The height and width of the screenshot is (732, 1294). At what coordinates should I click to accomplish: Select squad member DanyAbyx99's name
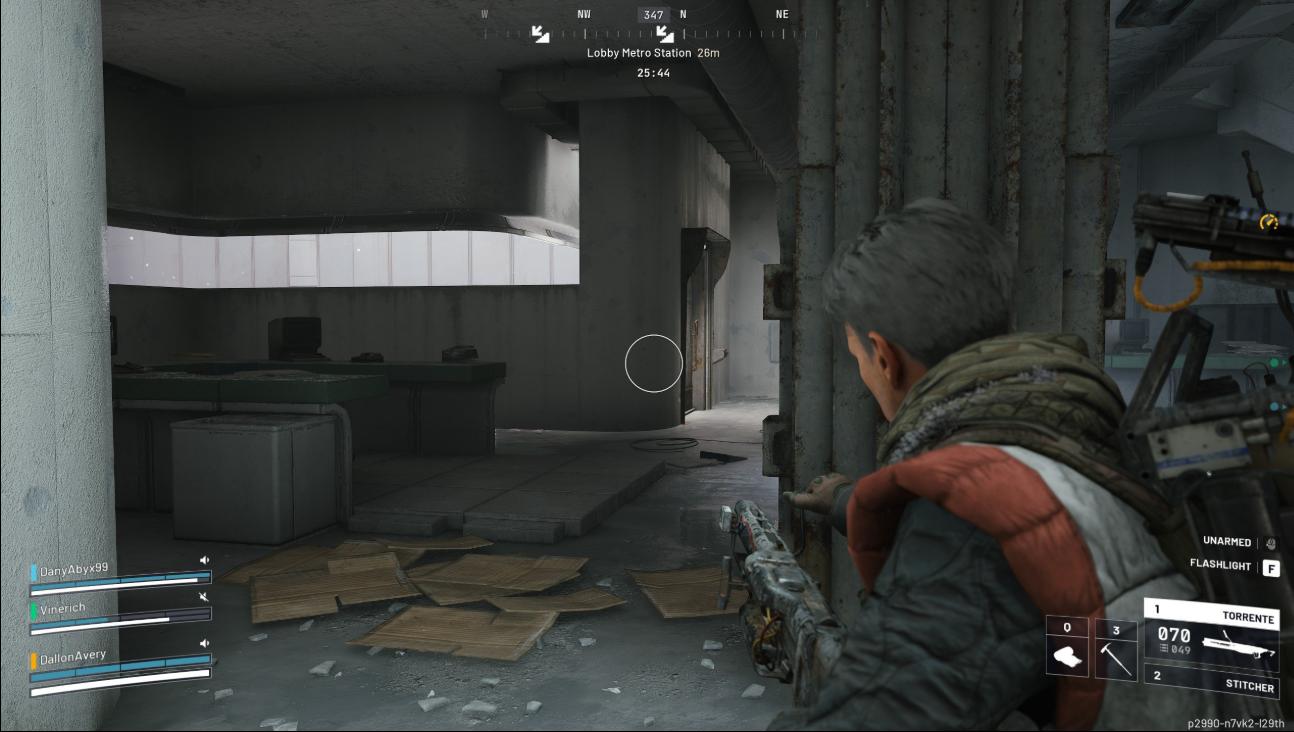pyautogui.click(x=74, y=569)
